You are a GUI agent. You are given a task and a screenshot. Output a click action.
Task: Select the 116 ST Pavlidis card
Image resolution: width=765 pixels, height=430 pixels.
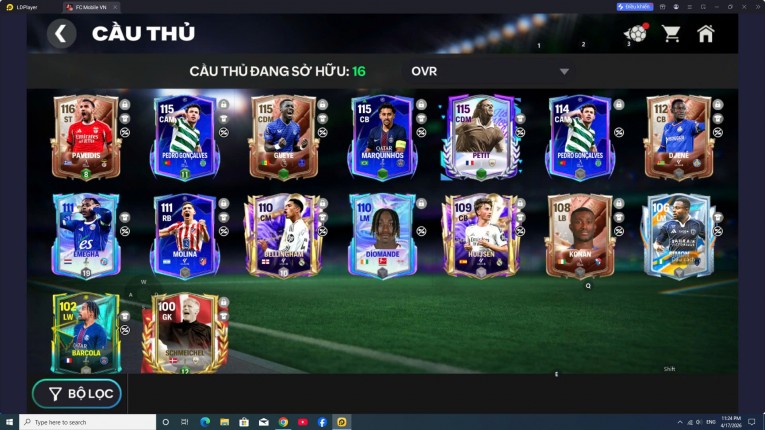pyautogui.click(x=86, y=138)
